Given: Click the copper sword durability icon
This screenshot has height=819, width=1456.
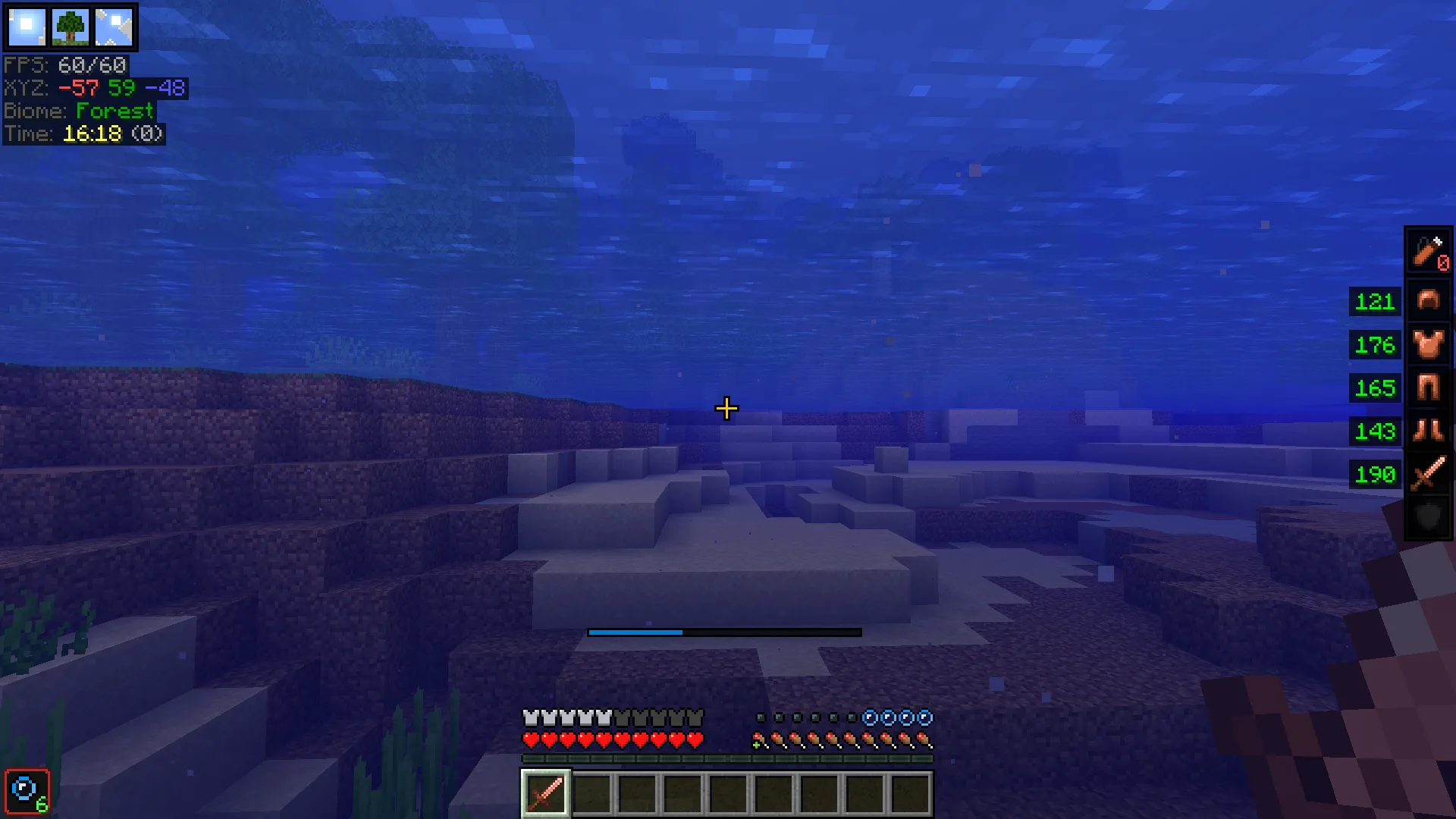Looking at the screenshot, I should point(1428,474).
